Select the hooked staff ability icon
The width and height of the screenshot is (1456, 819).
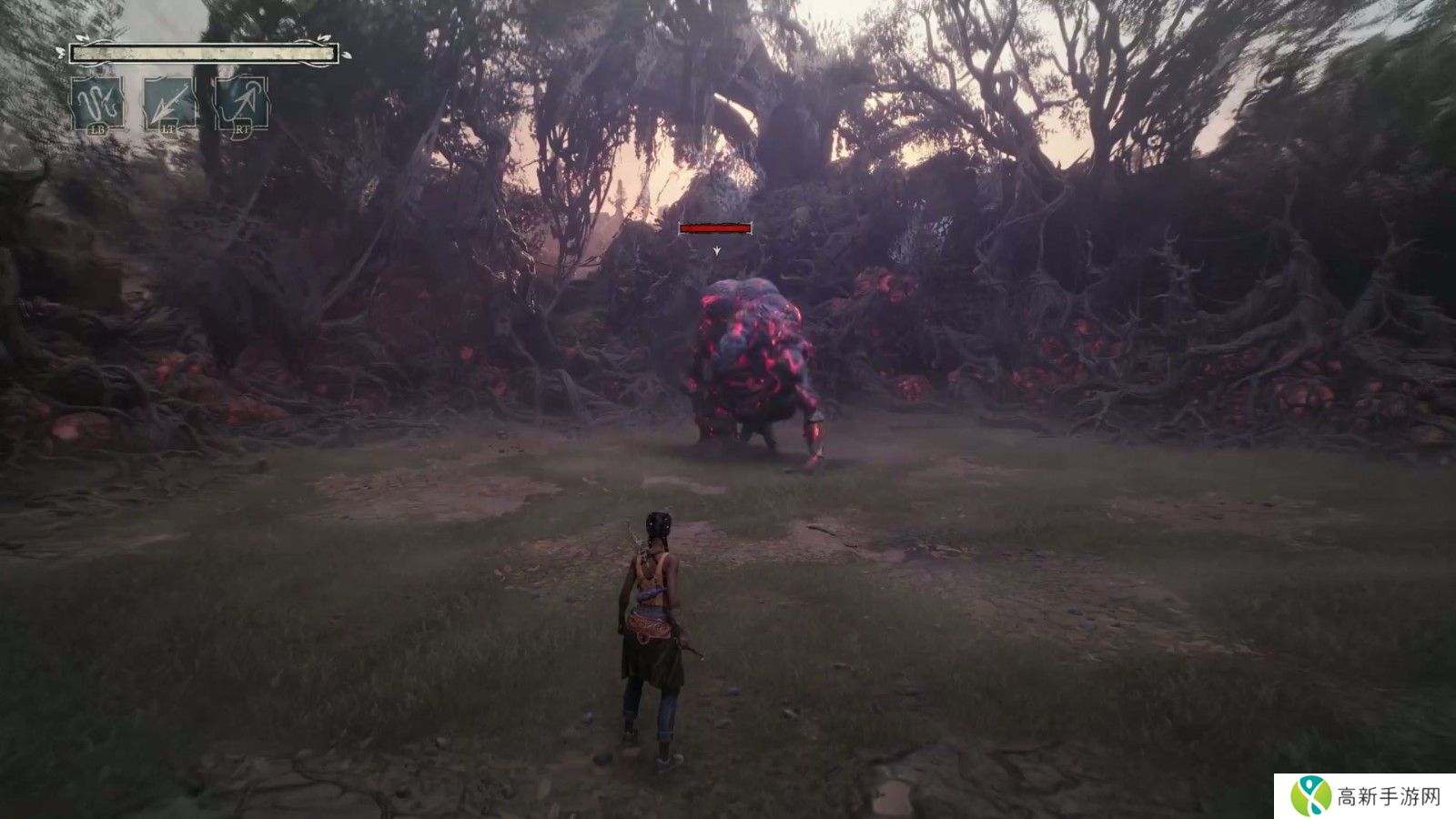coord(97,102)
